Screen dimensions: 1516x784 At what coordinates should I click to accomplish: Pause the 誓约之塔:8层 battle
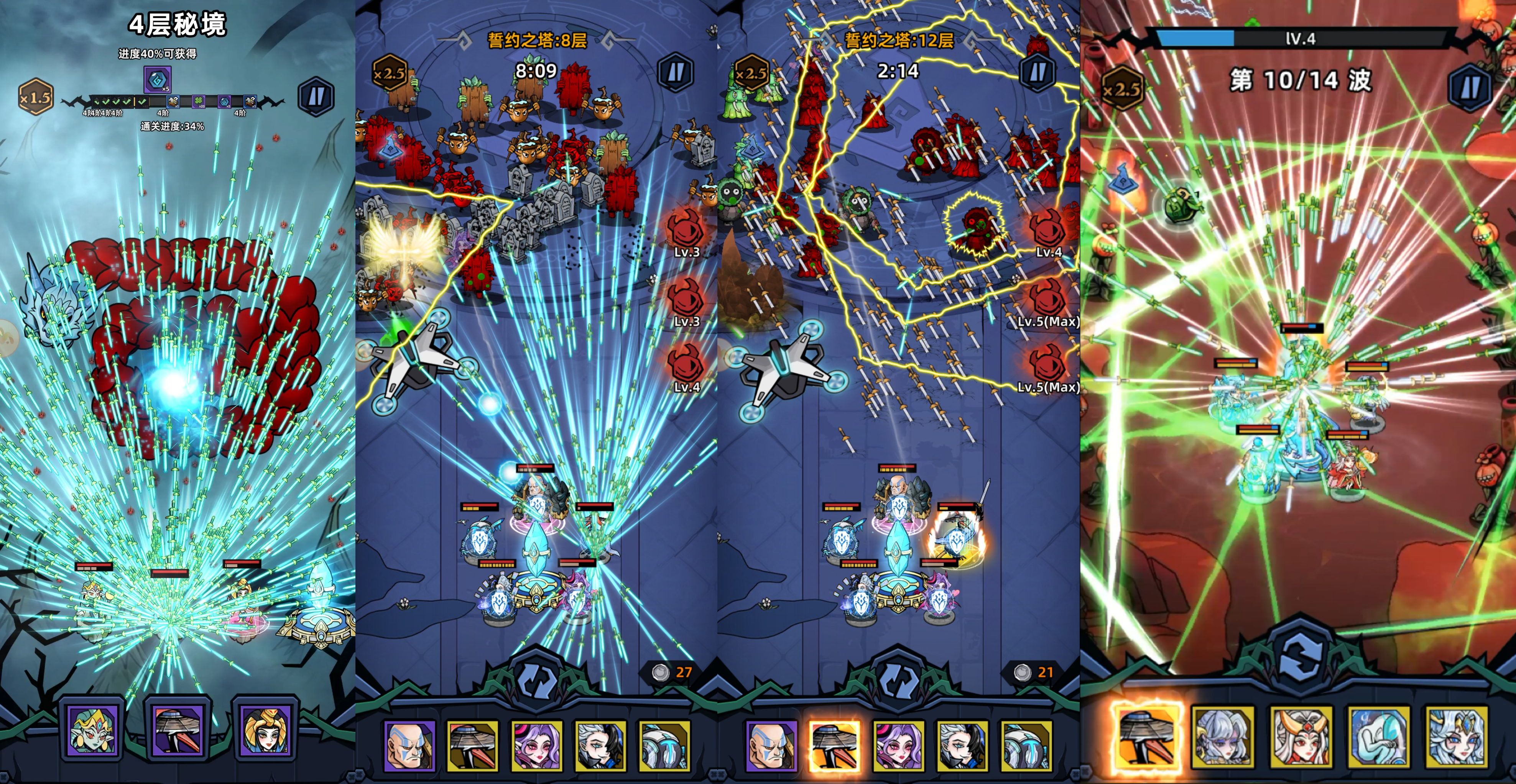675,73
